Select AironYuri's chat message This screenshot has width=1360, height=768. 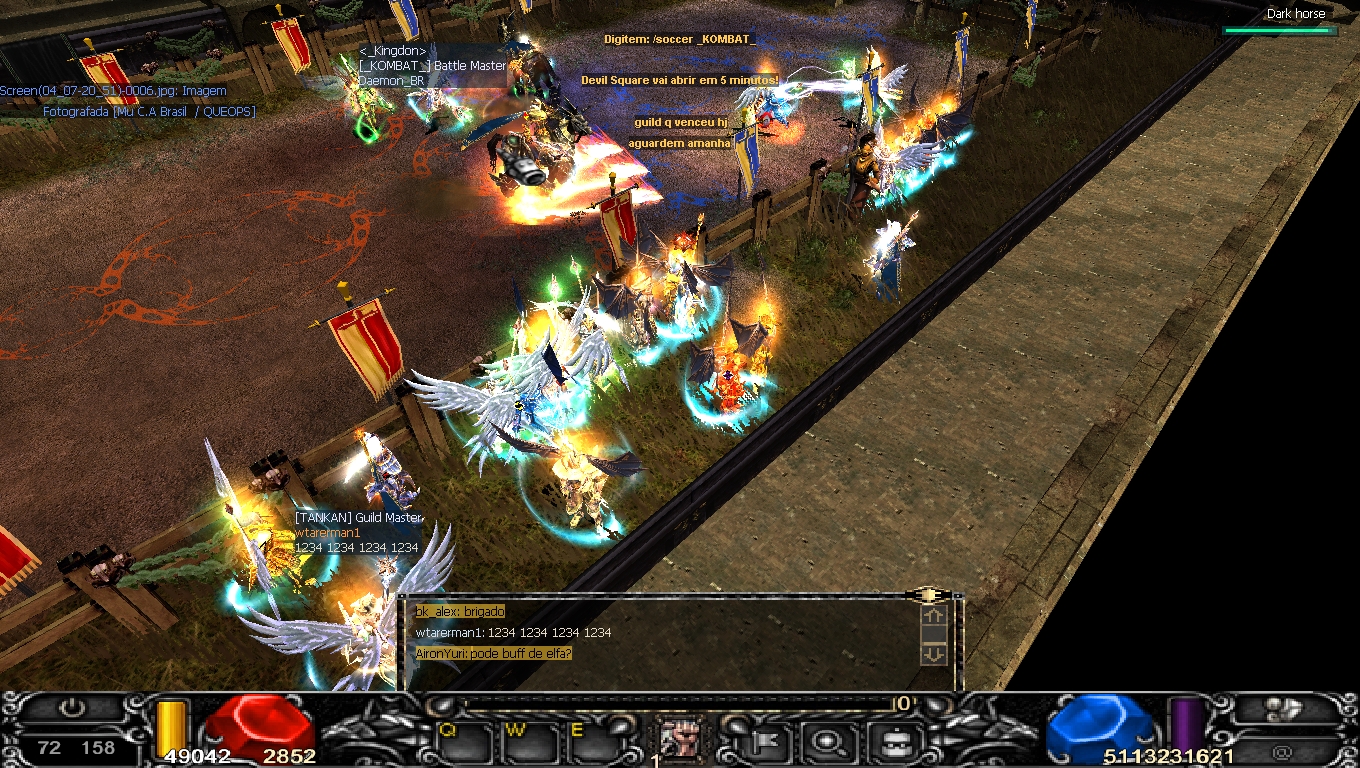(x=494, y=654)
